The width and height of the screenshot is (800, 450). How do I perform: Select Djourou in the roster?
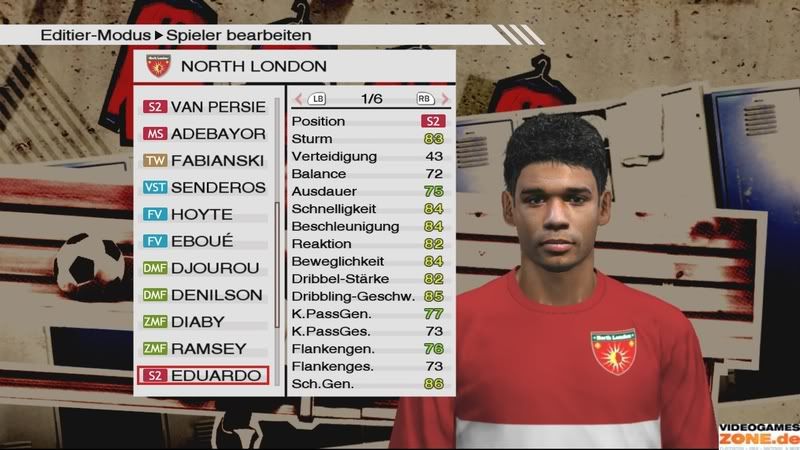[x=205, y=268]
